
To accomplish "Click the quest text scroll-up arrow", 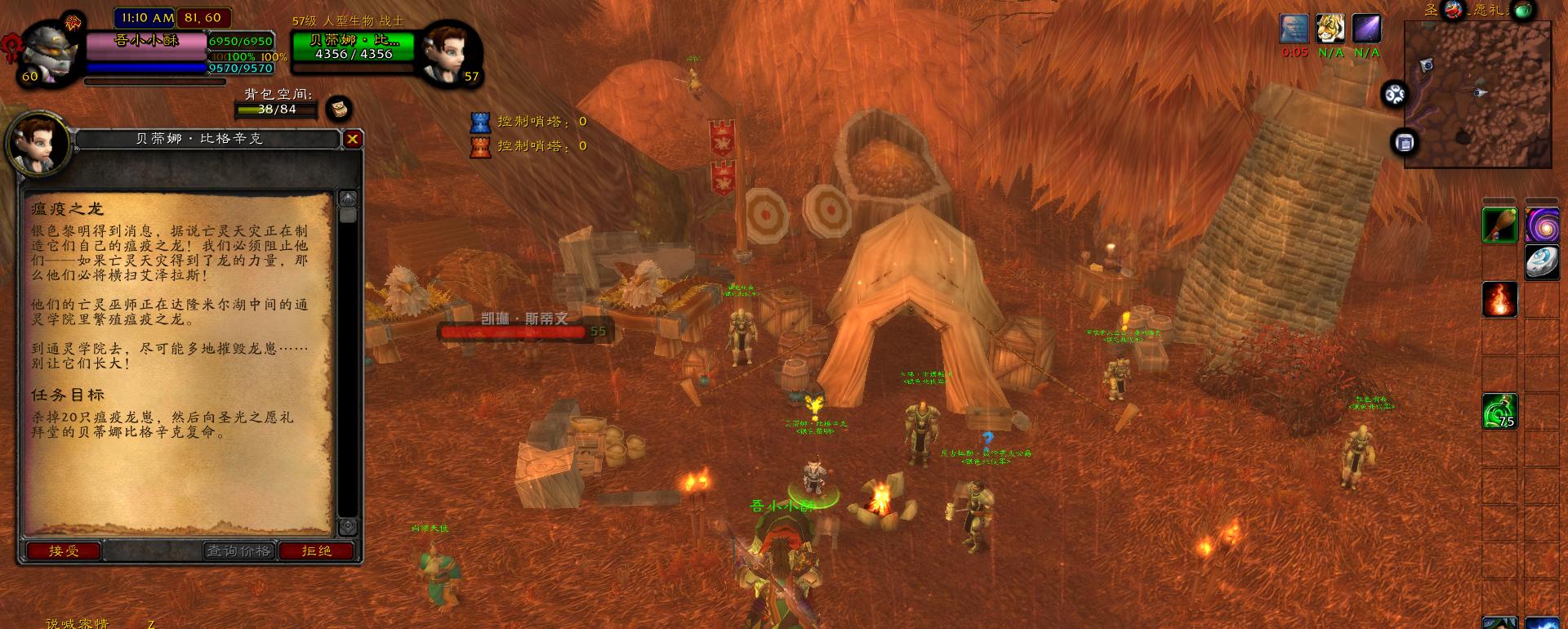I will pyautogui.click(x=348, y=199).
